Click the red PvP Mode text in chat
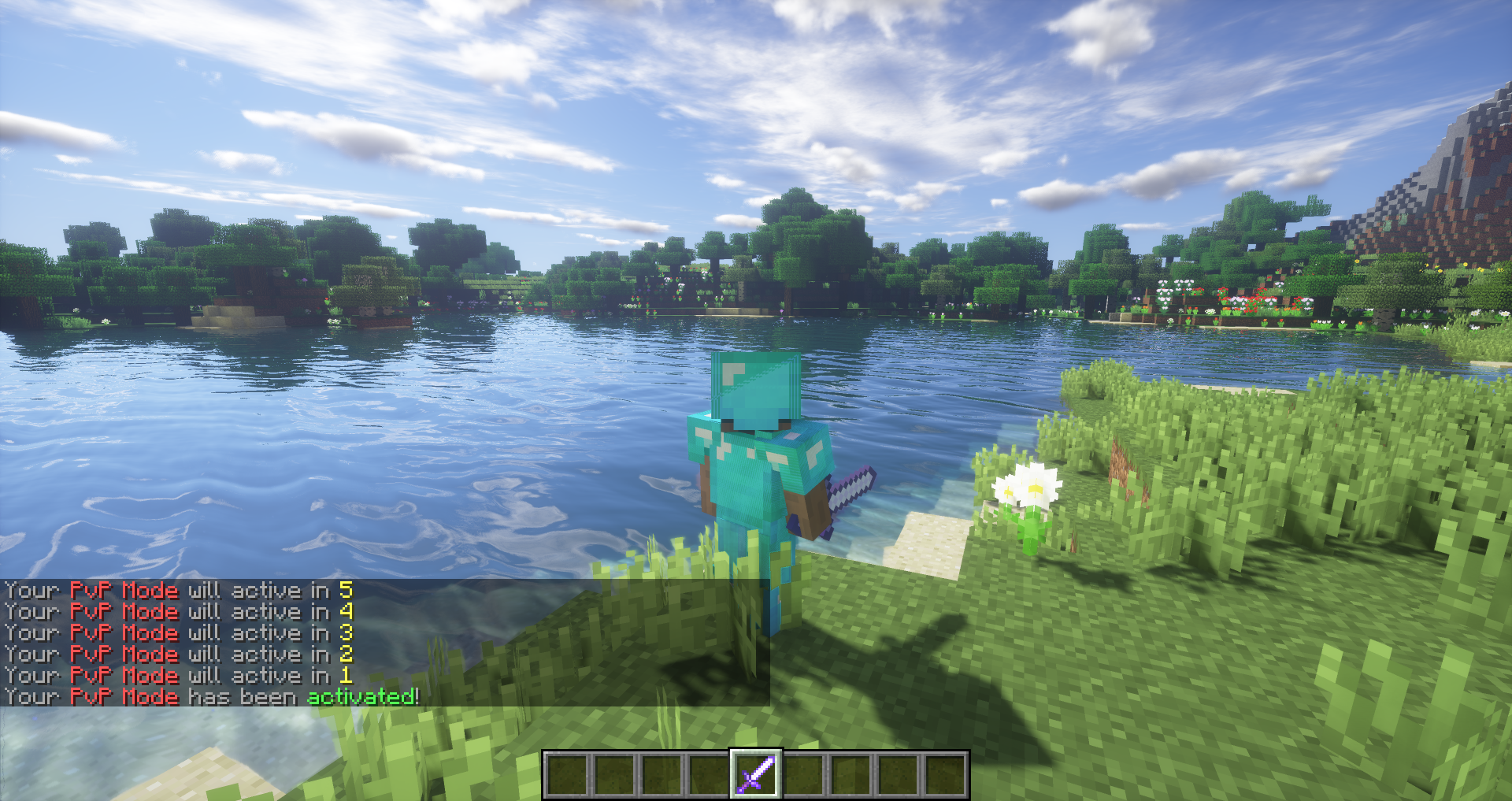Viewport: 1512px width, 801px height. tap(124, 590)
